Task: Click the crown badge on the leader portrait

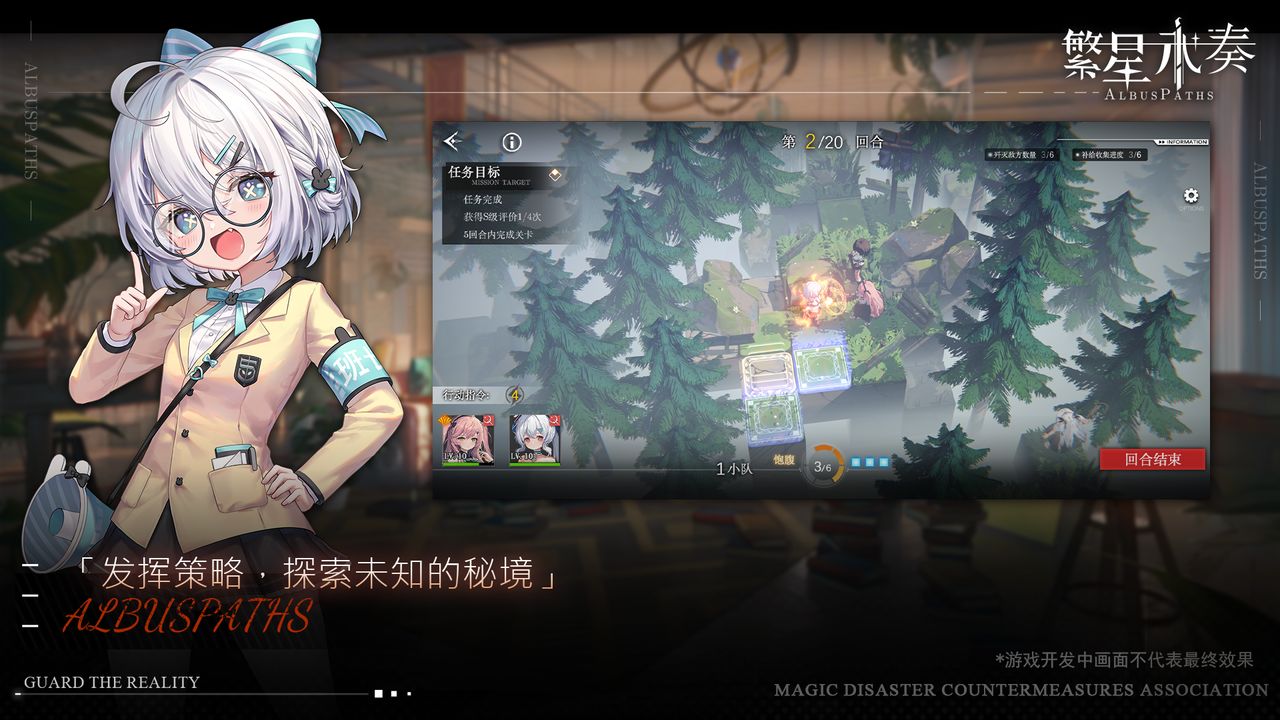Action: tap(443, 421)
